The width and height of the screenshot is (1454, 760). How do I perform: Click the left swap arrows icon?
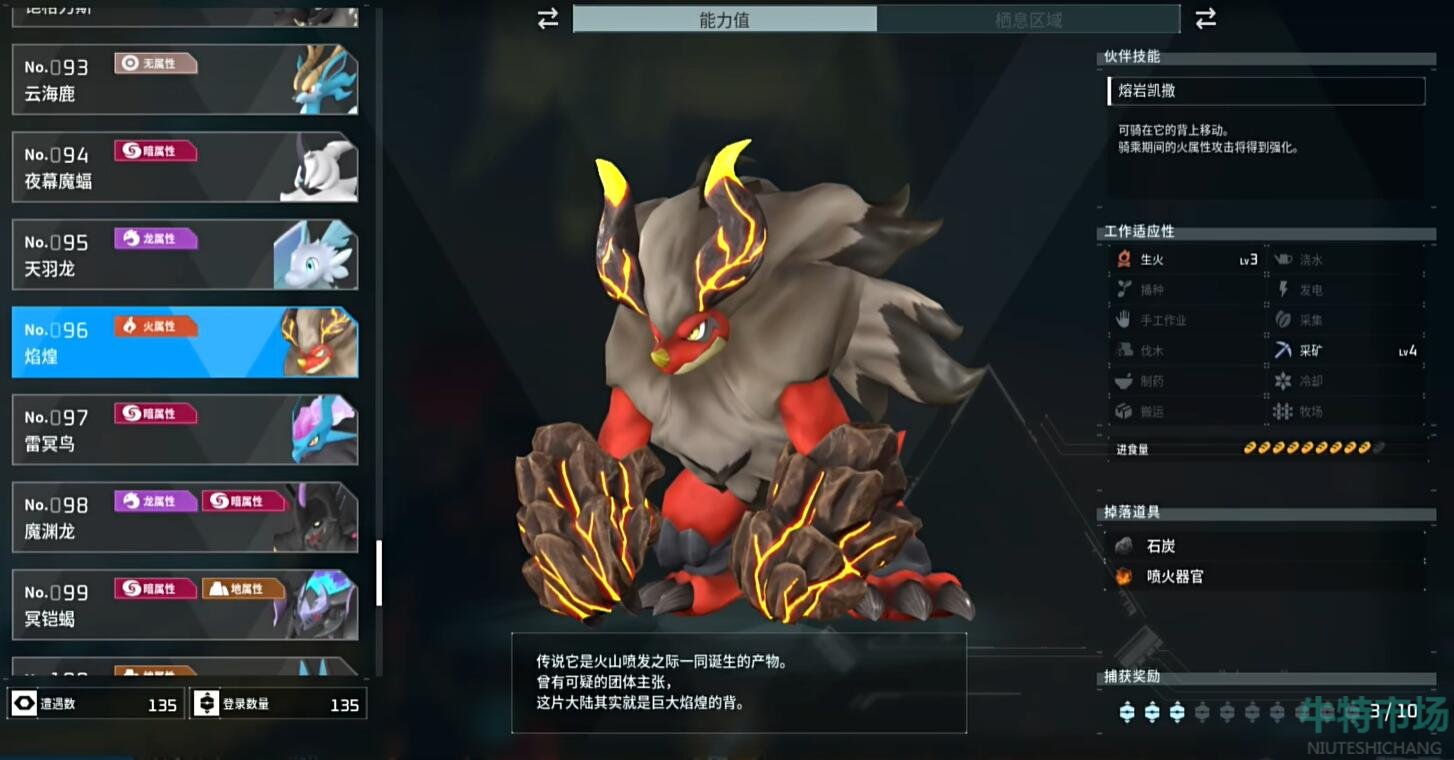[546, 18]
